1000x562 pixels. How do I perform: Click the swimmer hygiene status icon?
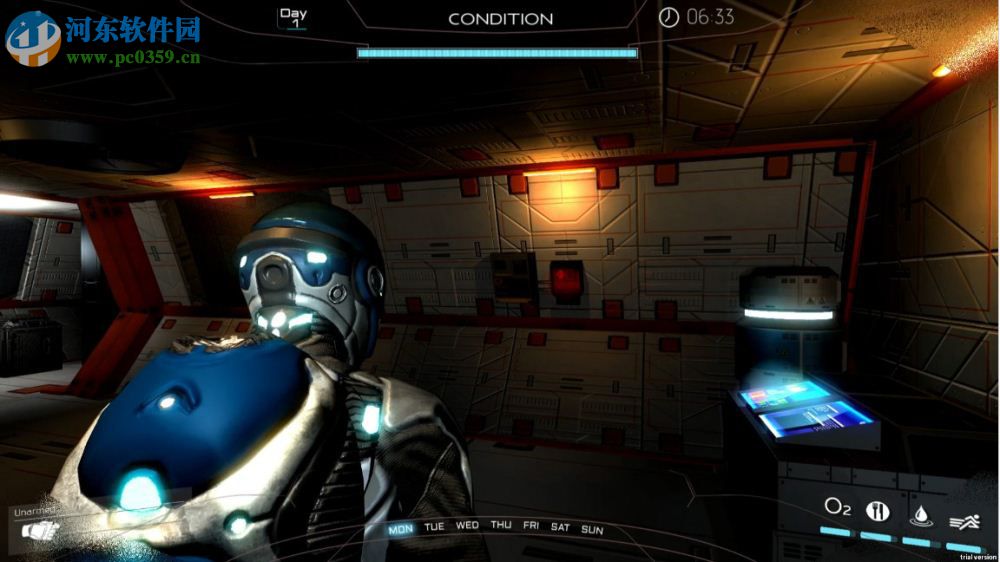(x=964, y=520)
